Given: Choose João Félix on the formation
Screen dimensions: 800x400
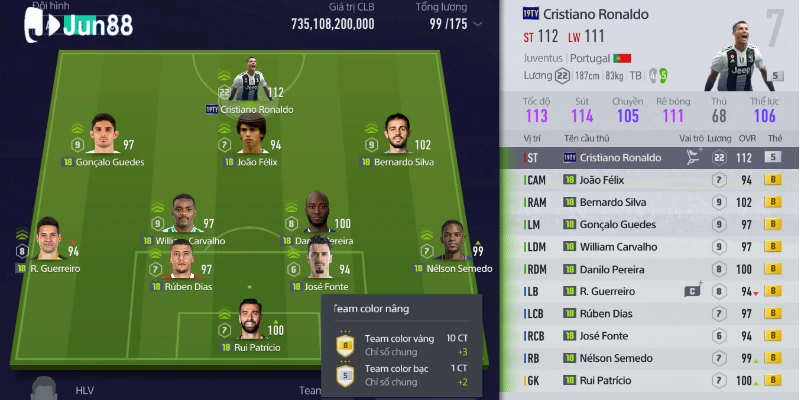Looking at the screenshot, I should point(252,134).
